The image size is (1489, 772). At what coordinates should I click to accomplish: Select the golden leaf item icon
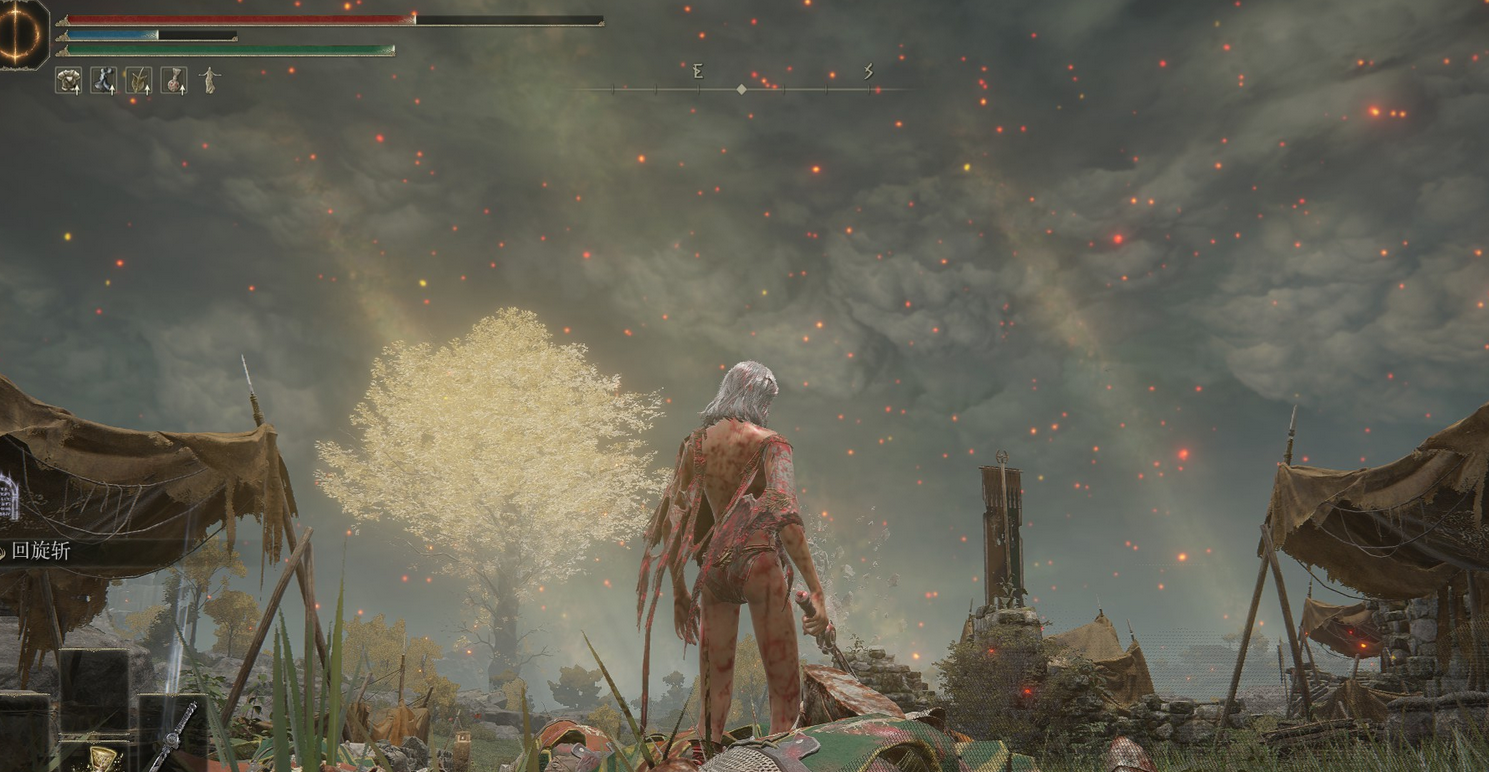[x=140, y=80]
